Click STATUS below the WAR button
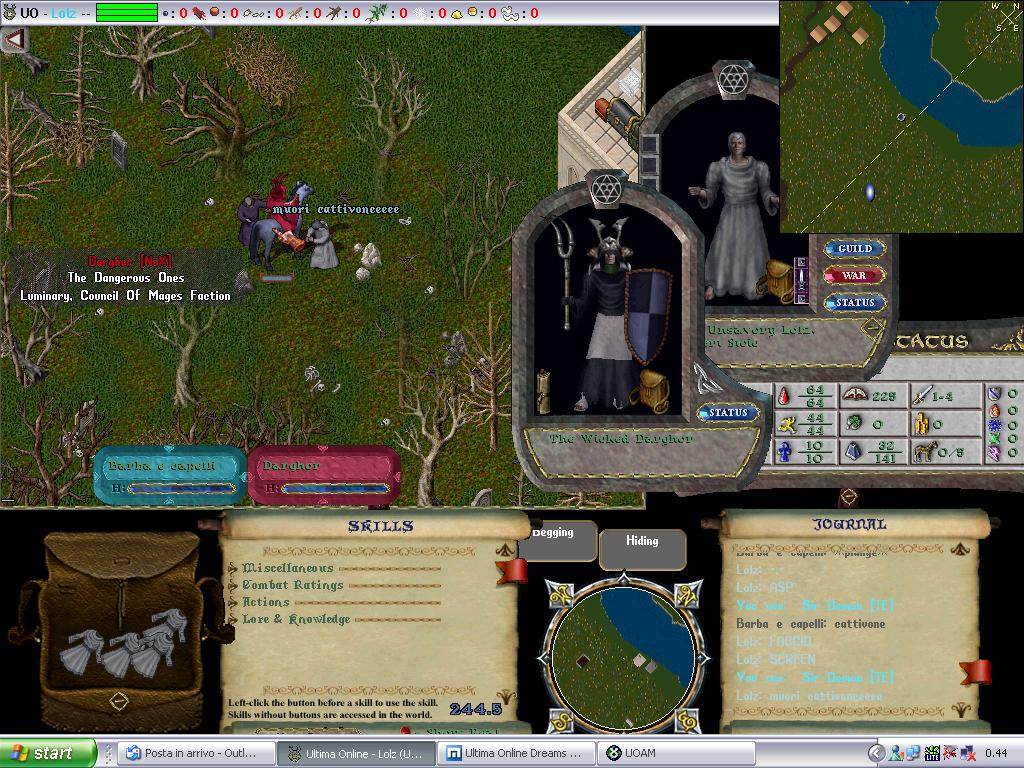This screenshot has height=768, width=1024. 855,302
